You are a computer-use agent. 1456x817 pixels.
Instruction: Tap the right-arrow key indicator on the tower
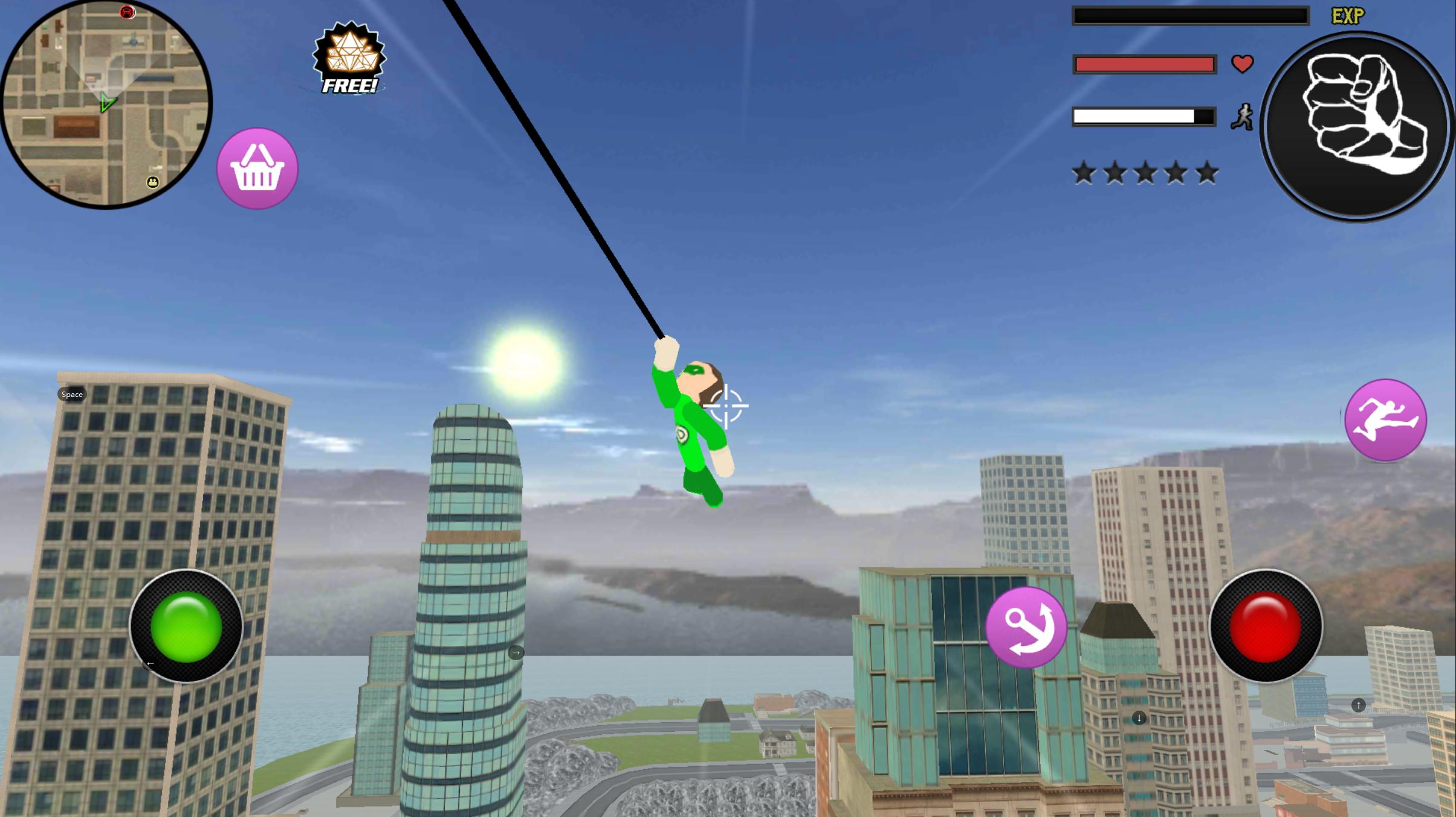pos(517,653)
